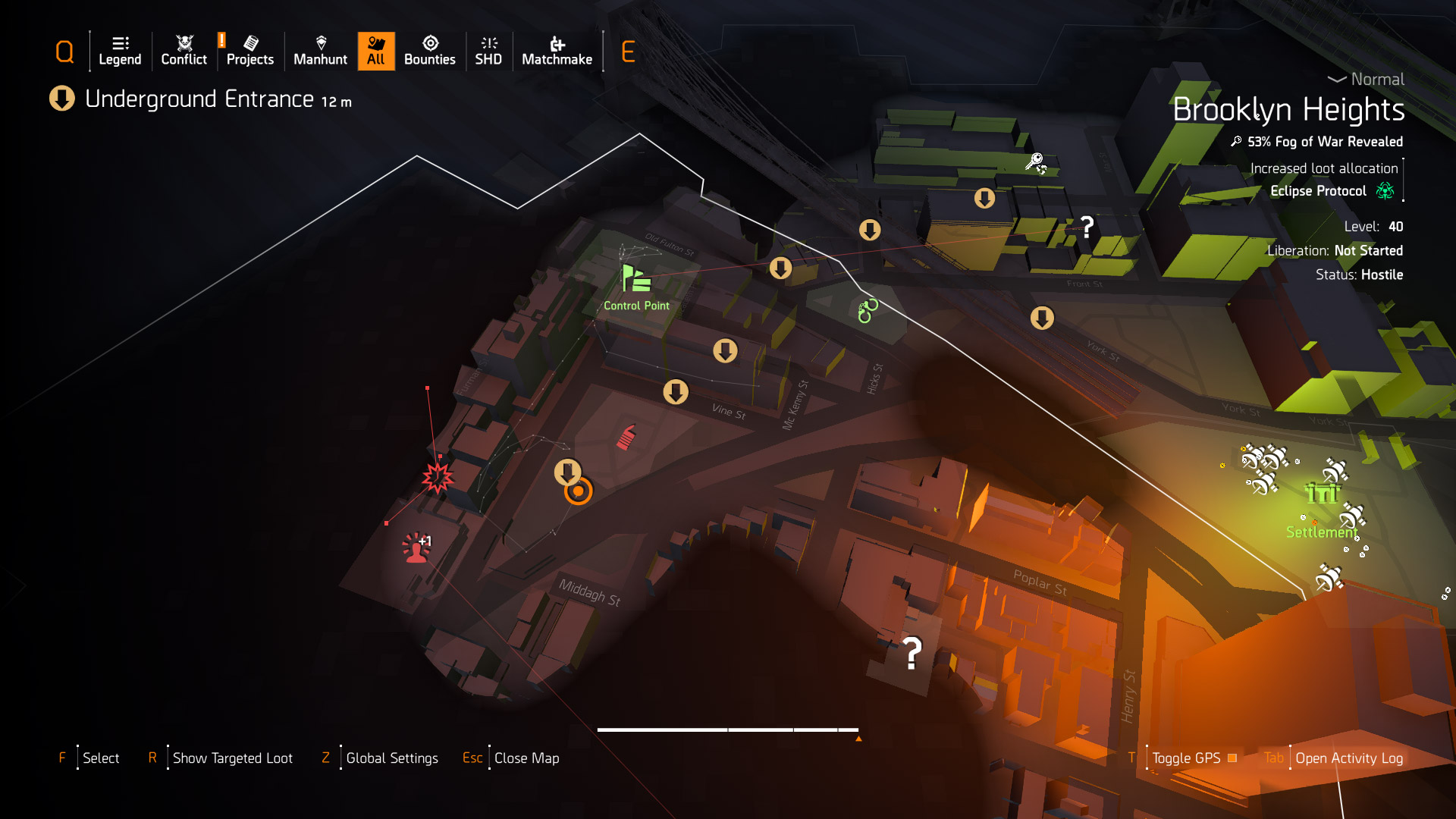
Task: Switch to the Conflict filter
Action: [184, 52]
